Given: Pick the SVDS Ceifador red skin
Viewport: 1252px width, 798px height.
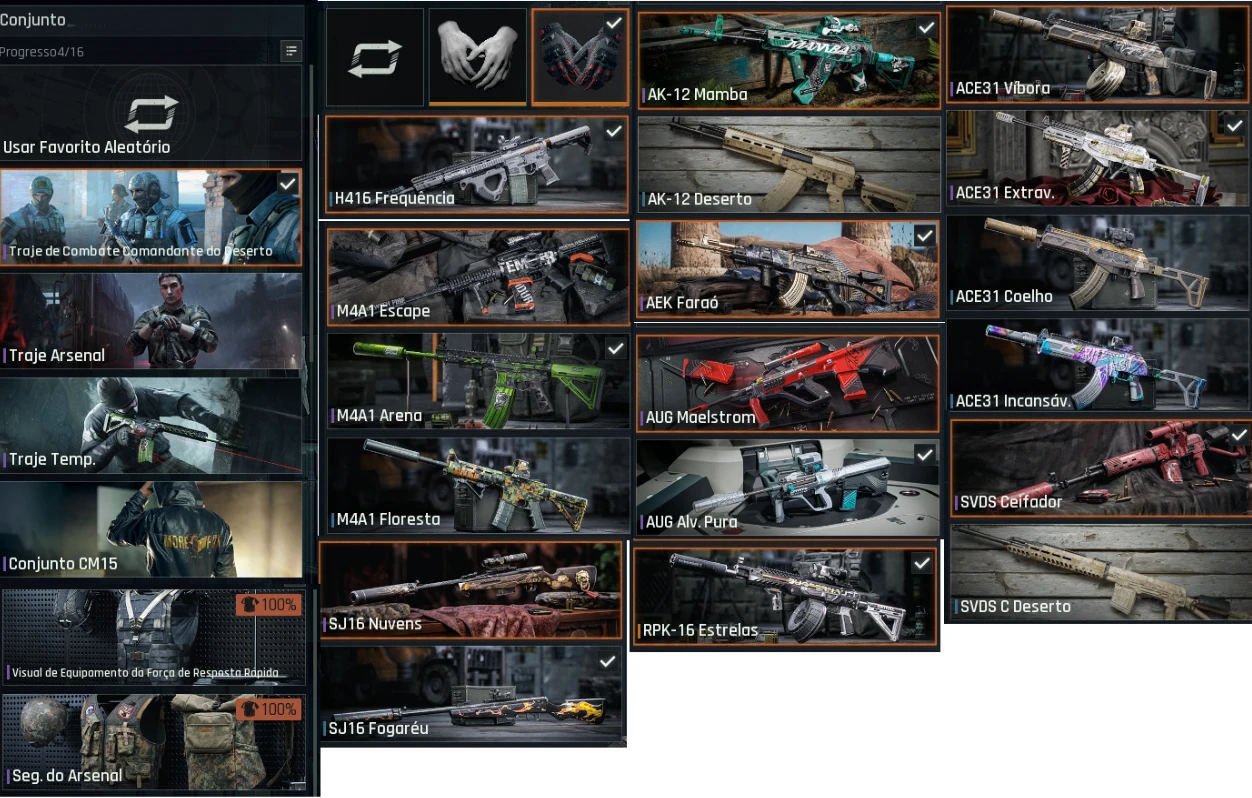Looking at the screenshot, I should click(x=1098, y=468).
